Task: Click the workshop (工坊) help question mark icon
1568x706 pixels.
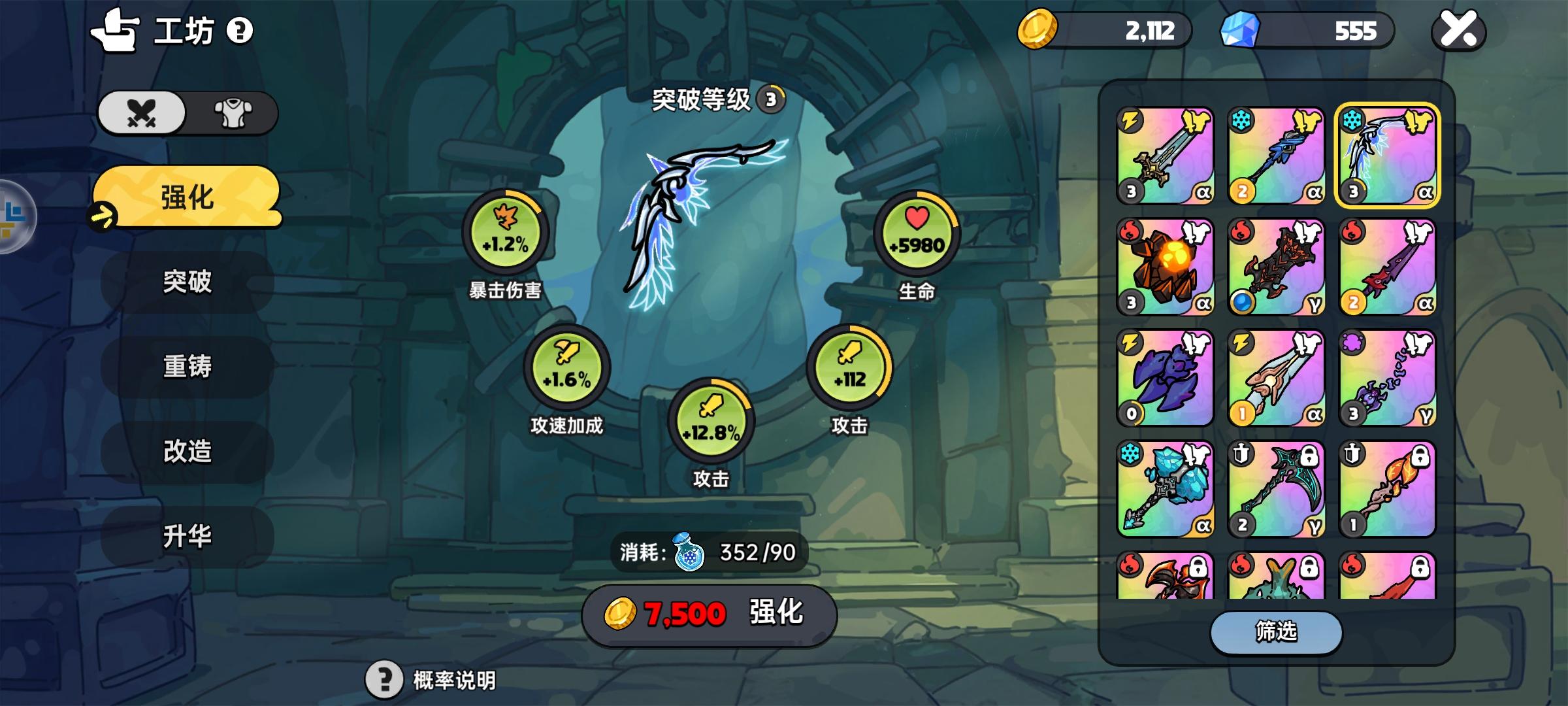Action: tap(239, 31)
